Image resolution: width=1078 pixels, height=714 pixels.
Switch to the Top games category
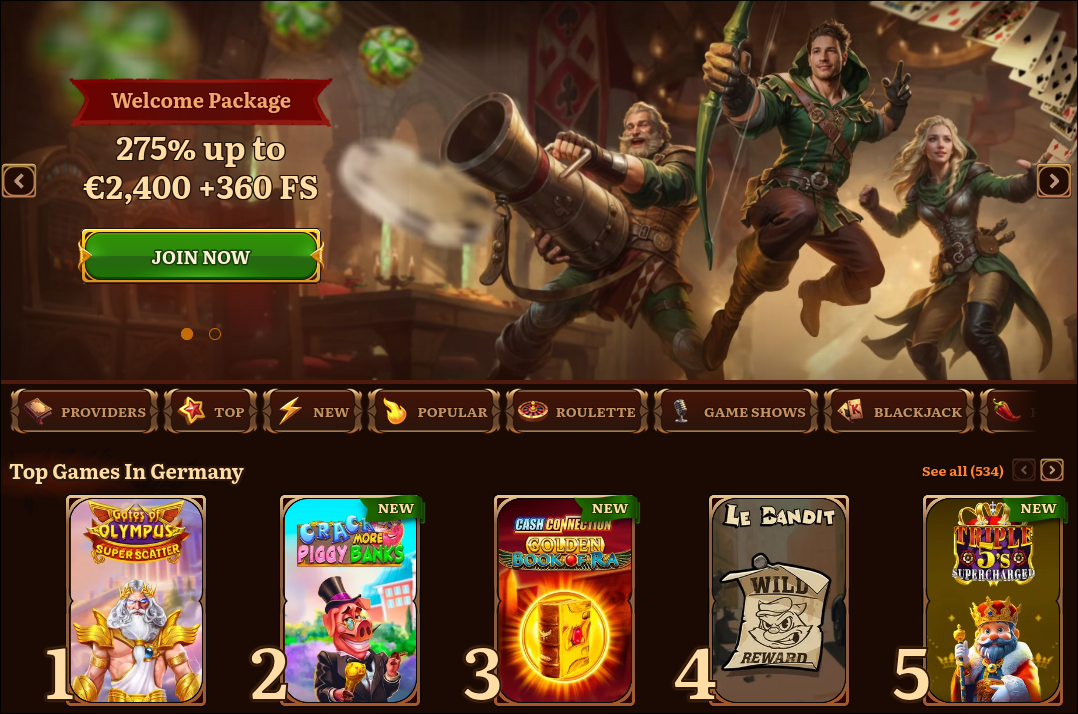[211, 411]
